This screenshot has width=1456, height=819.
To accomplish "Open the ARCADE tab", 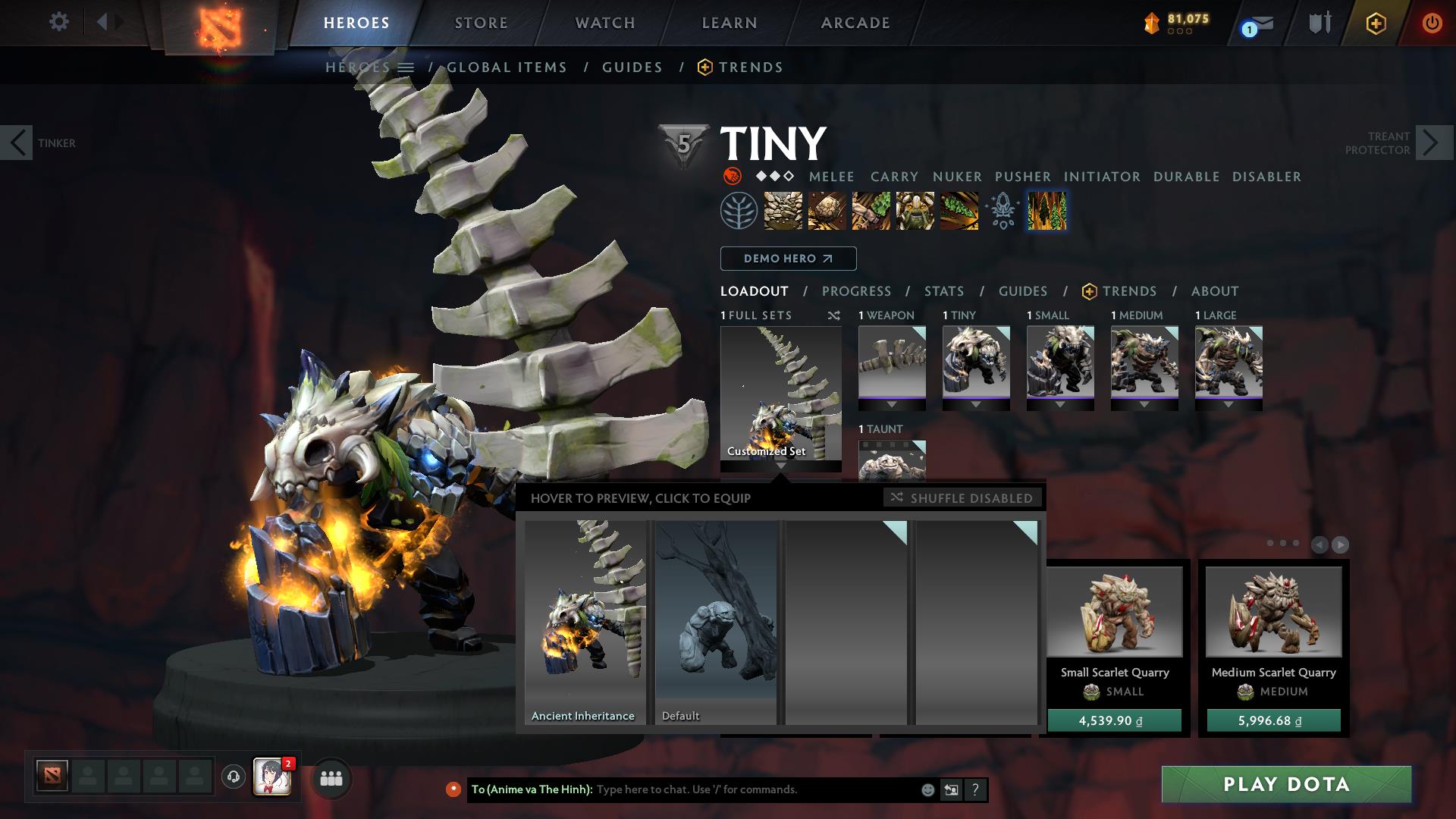I will point(855,23).
